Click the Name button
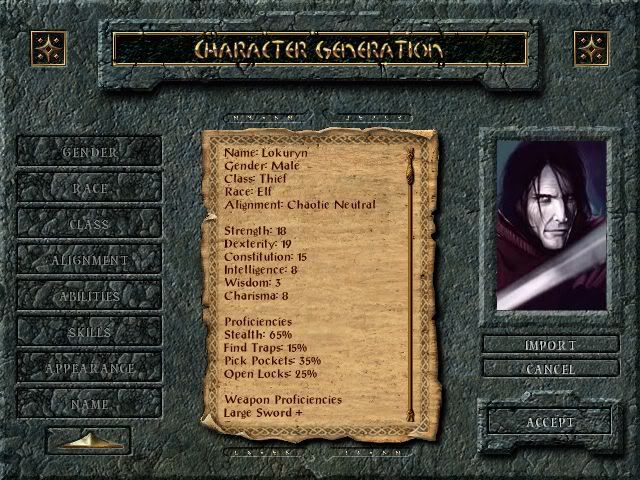 [x=90, y=404]
